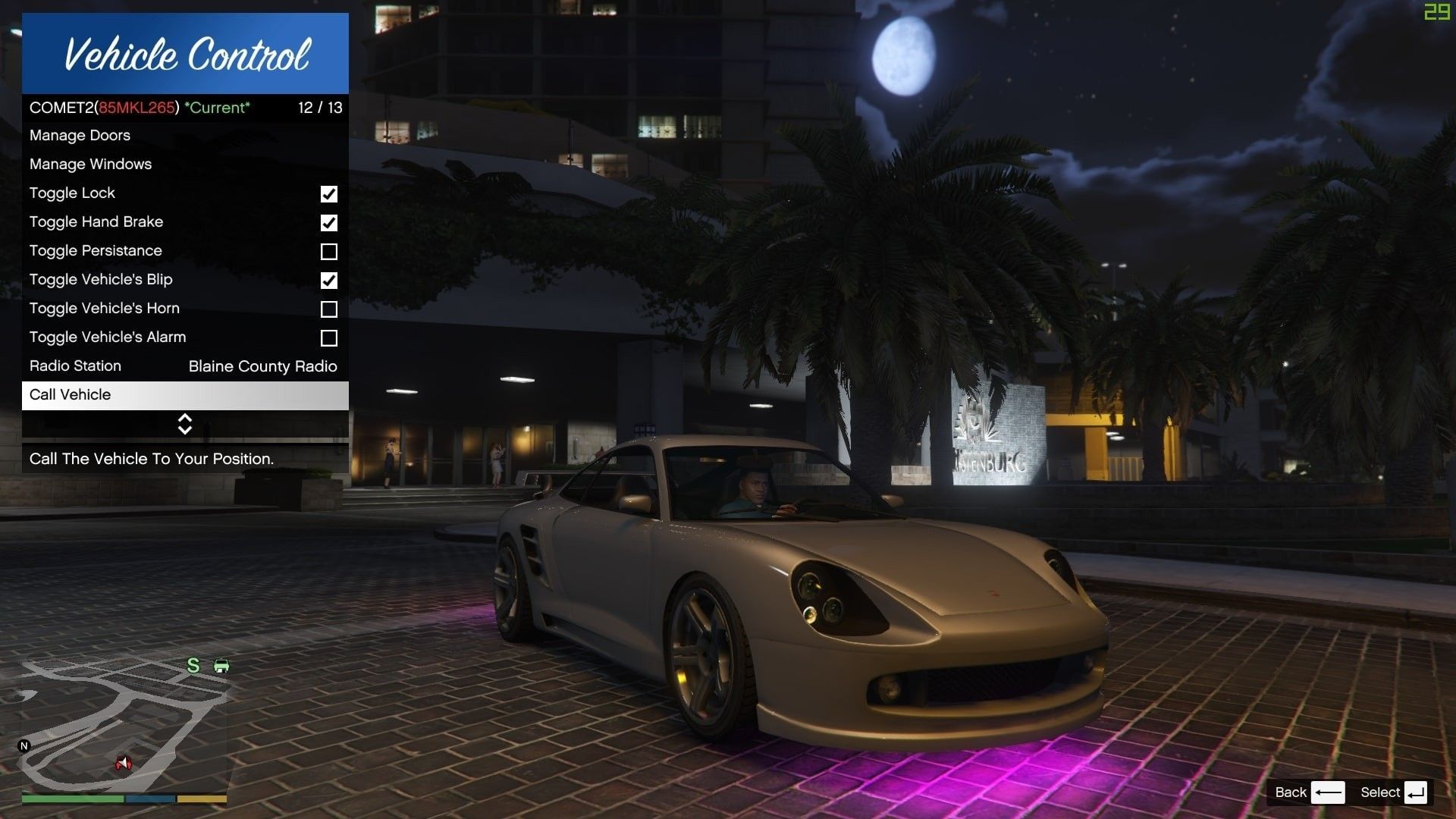Disable the Toggle Hand Brake checkbox
Viewport: 1456px width, 819px height.
pyautogui.click(x=328, y=223)
